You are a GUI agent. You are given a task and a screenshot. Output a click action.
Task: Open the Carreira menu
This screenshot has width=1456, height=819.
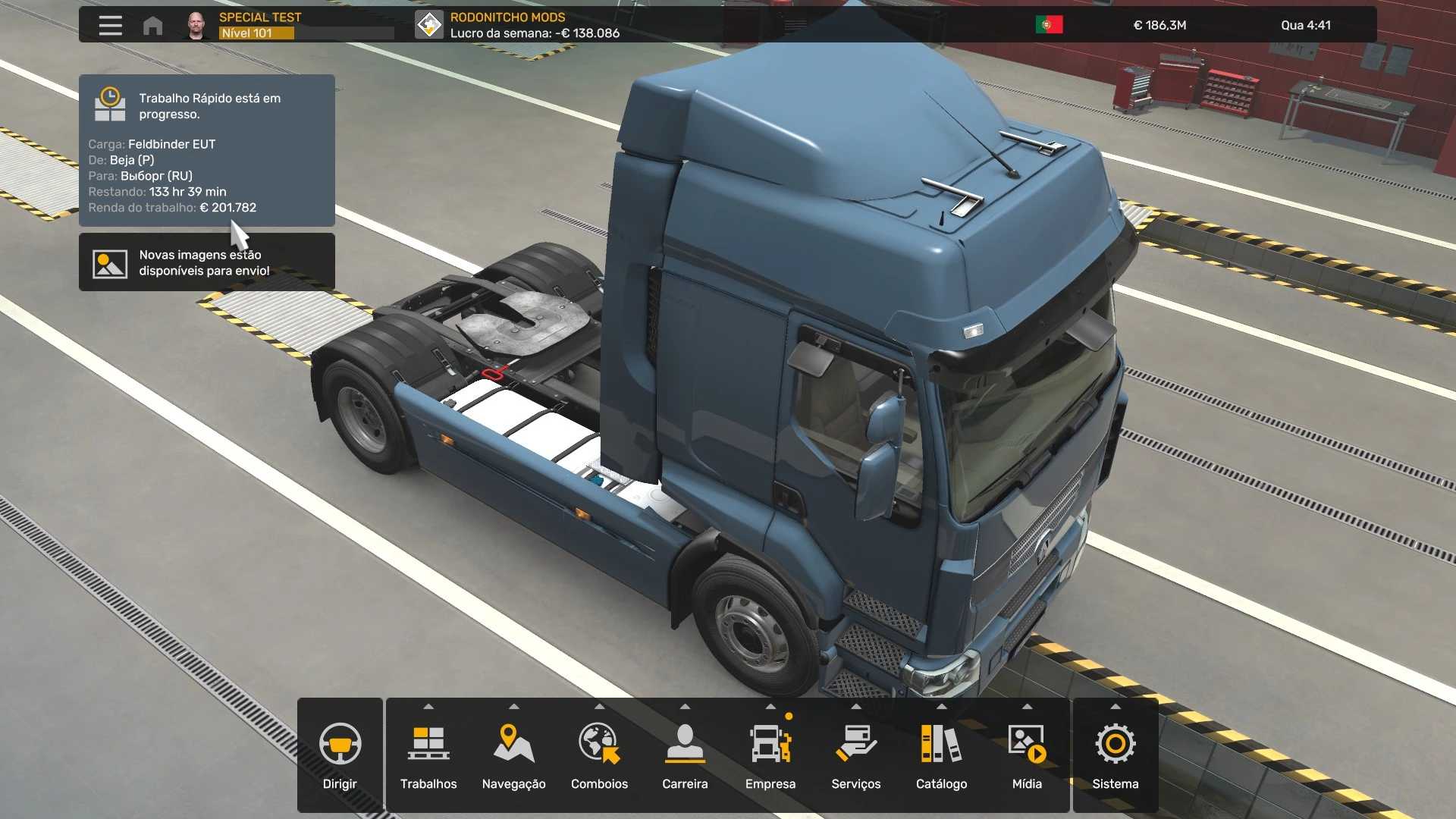pyautogui.click(x=685, y=755)
